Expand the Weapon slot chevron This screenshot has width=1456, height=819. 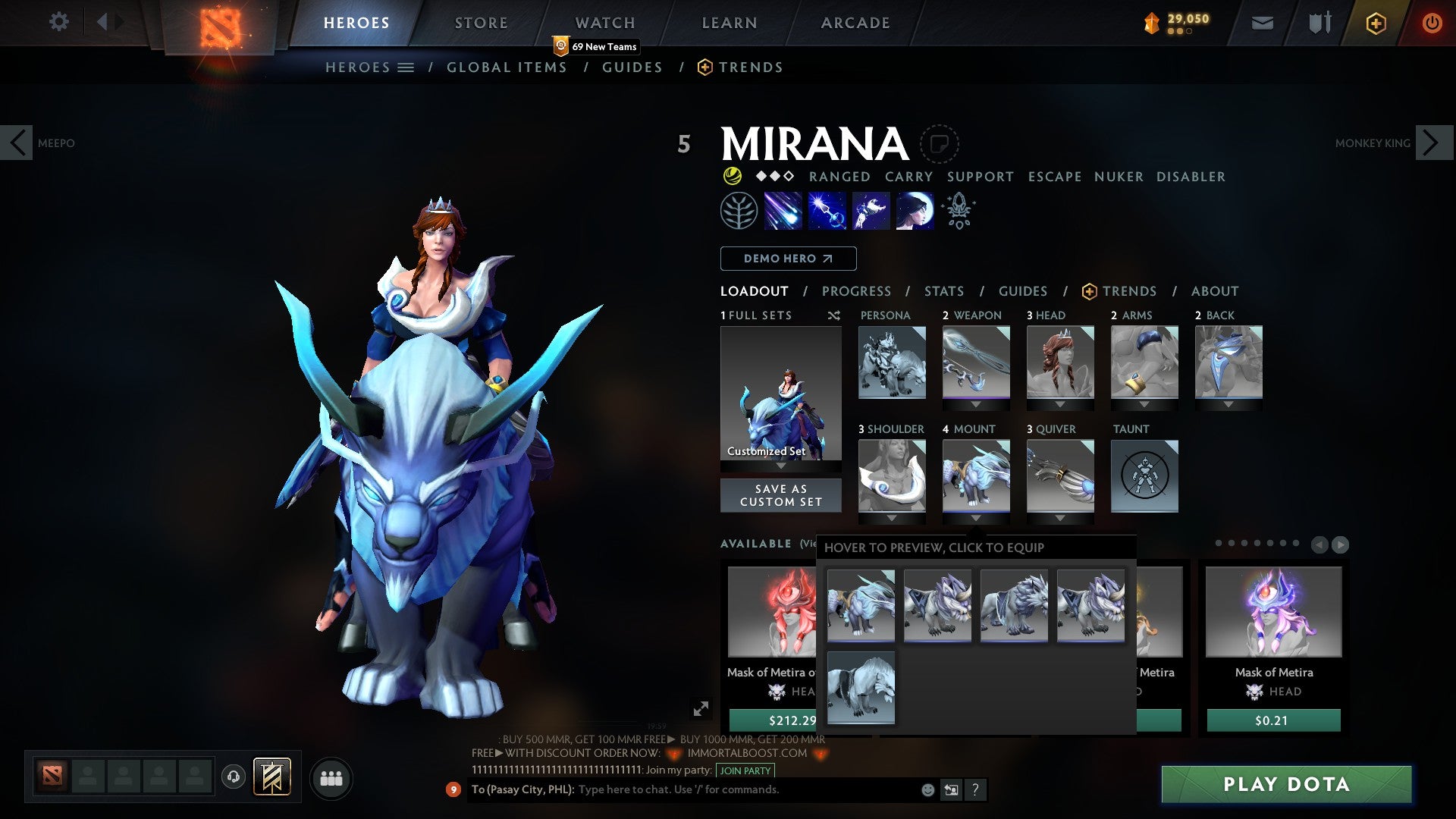coord(975,405)
